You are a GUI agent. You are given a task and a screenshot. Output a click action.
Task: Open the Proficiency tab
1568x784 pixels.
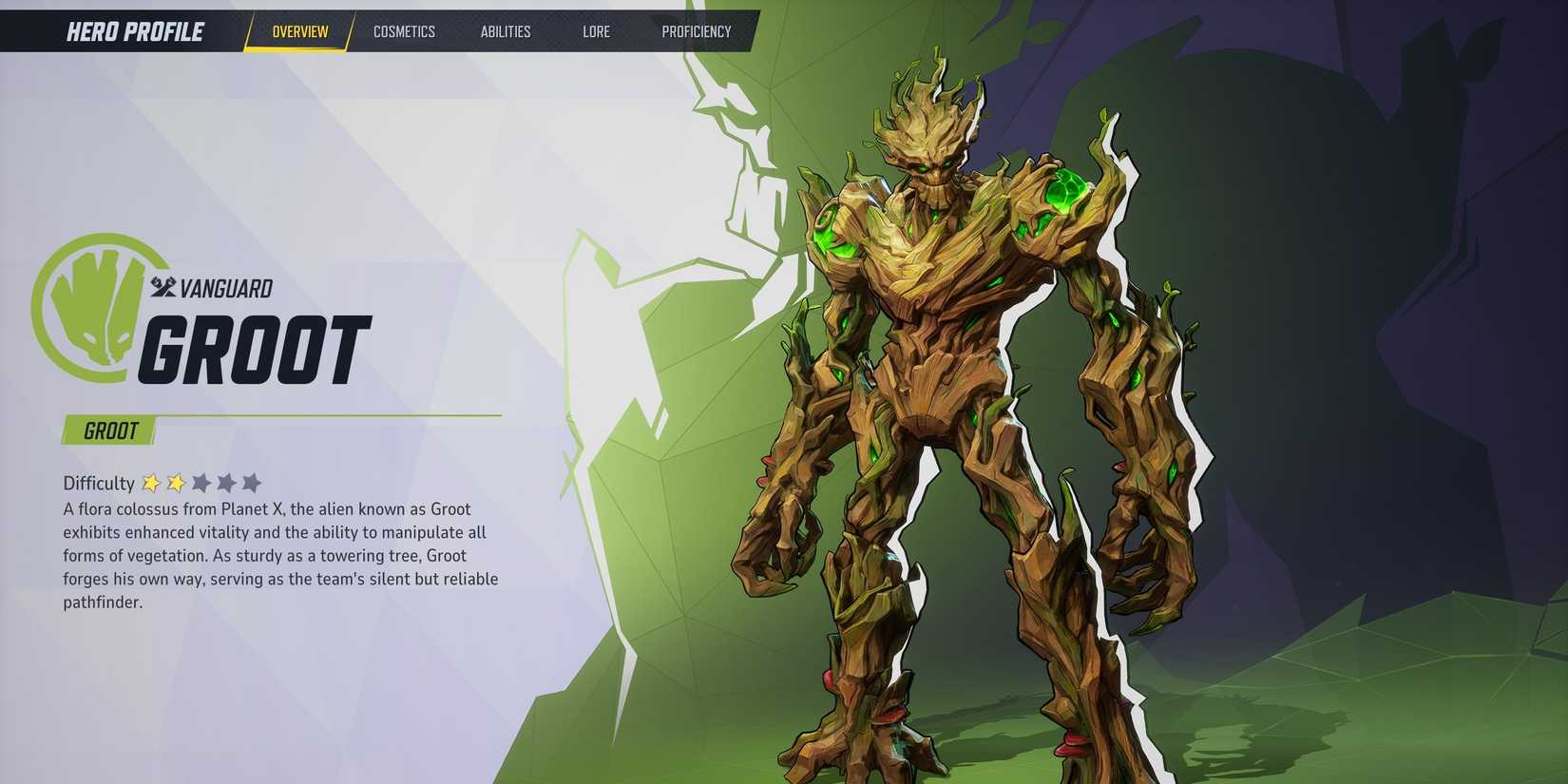(x=697, y=30)
